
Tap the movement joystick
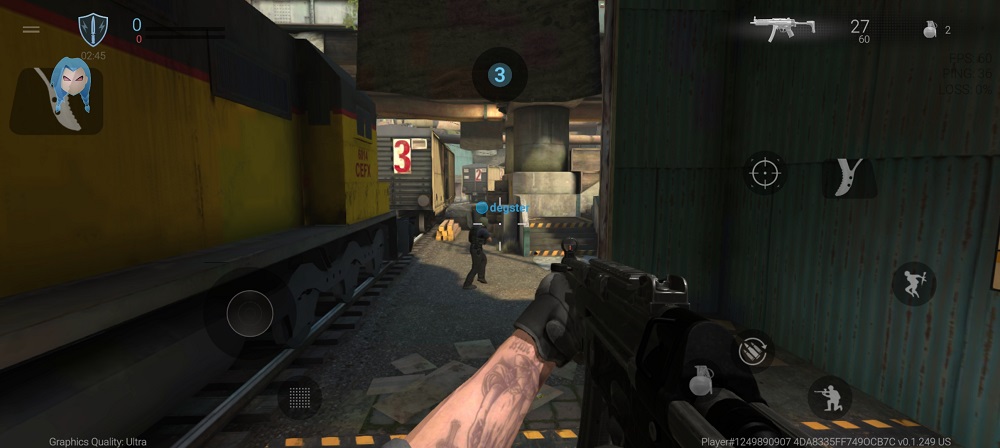[249, 313]
